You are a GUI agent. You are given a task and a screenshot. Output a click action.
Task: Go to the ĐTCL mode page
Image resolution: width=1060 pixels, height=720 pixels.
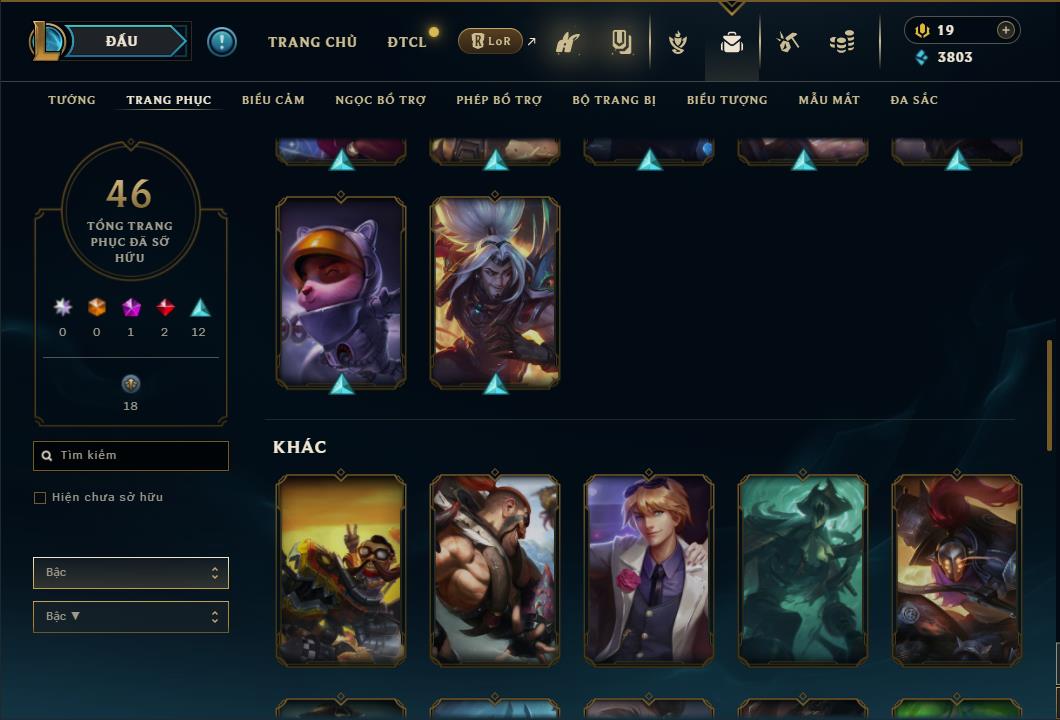[x=407, y=42]
